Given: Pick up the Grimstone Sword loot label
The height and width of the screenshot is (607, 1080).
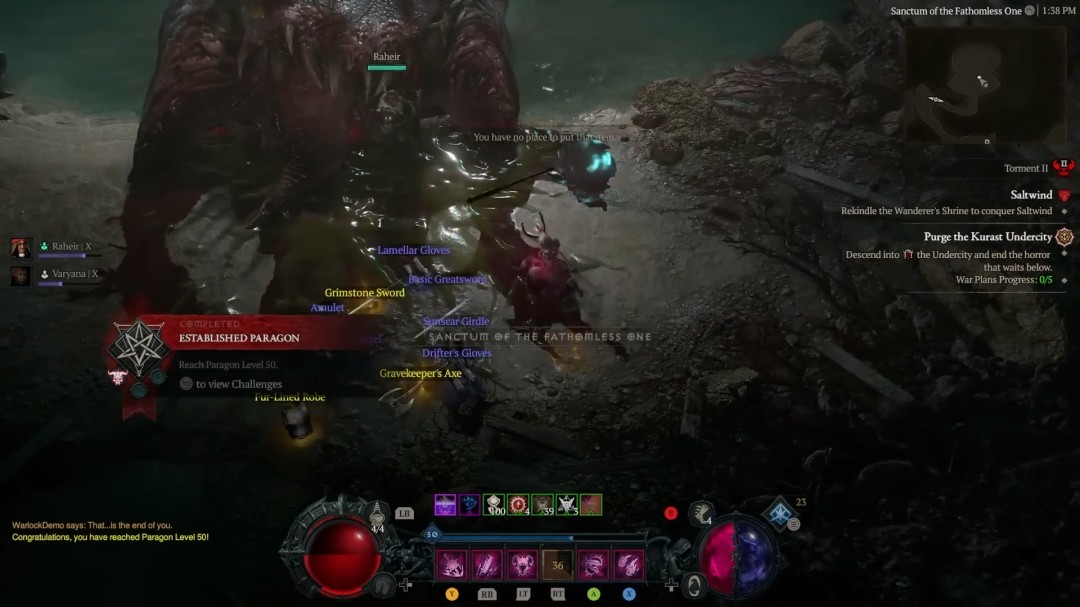Looking at the screenshot, I should pyautogui.click(x=364, y=293).
